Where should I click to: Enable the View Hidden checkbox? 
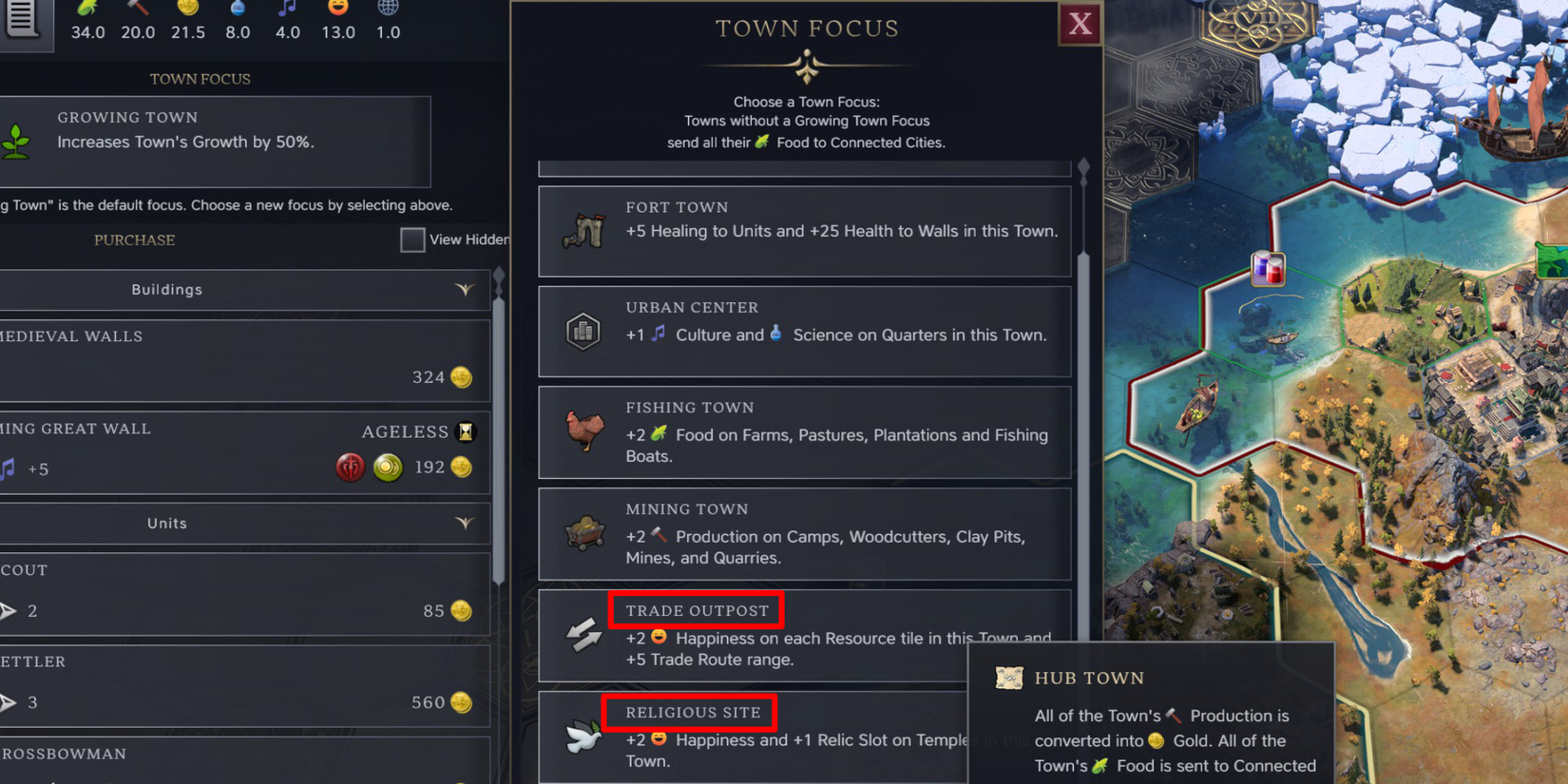coord(412,239)
